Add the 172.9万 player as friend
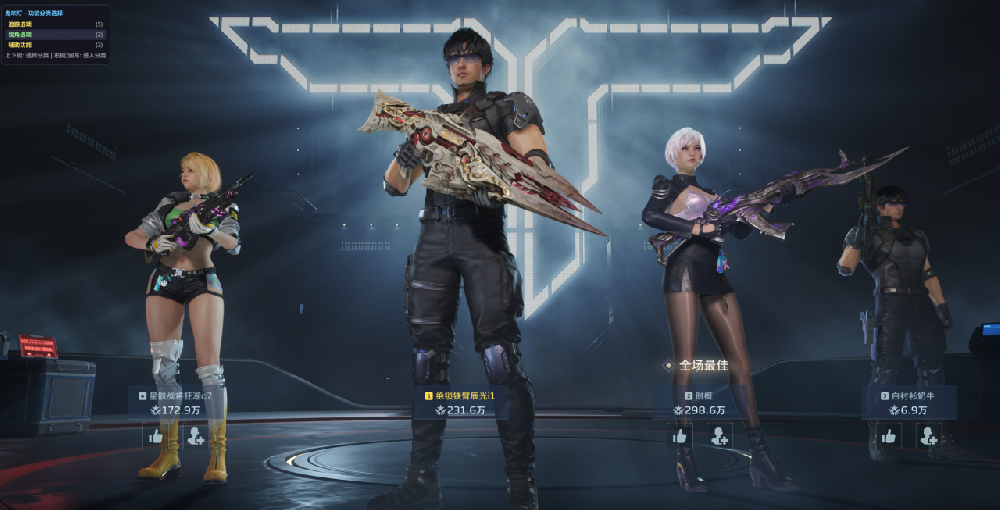The height and width of the screenshot is (510, 1000). coord(195,436)
